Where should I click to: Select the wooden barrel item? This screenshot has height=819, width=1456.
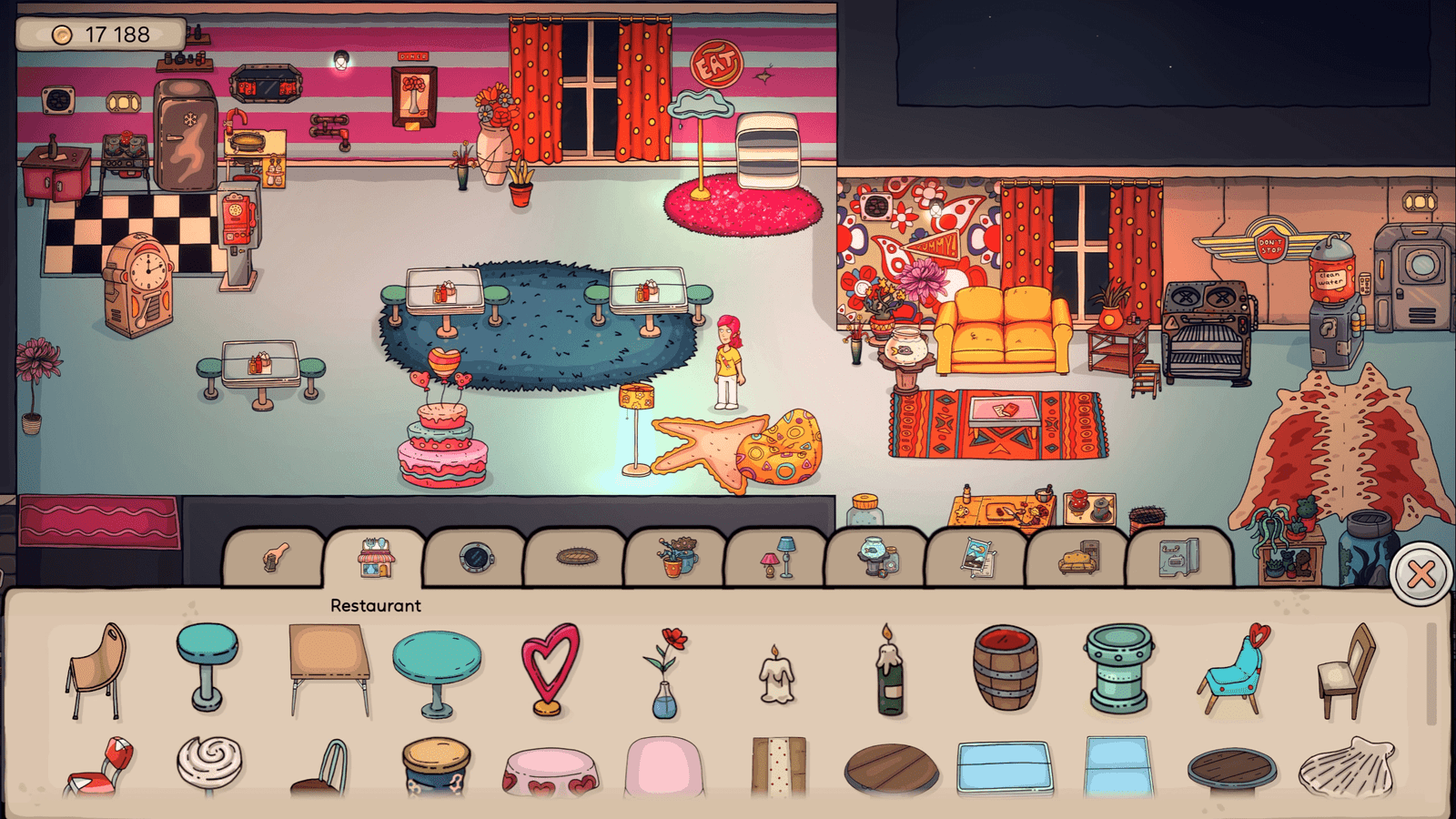[1005, 669]
